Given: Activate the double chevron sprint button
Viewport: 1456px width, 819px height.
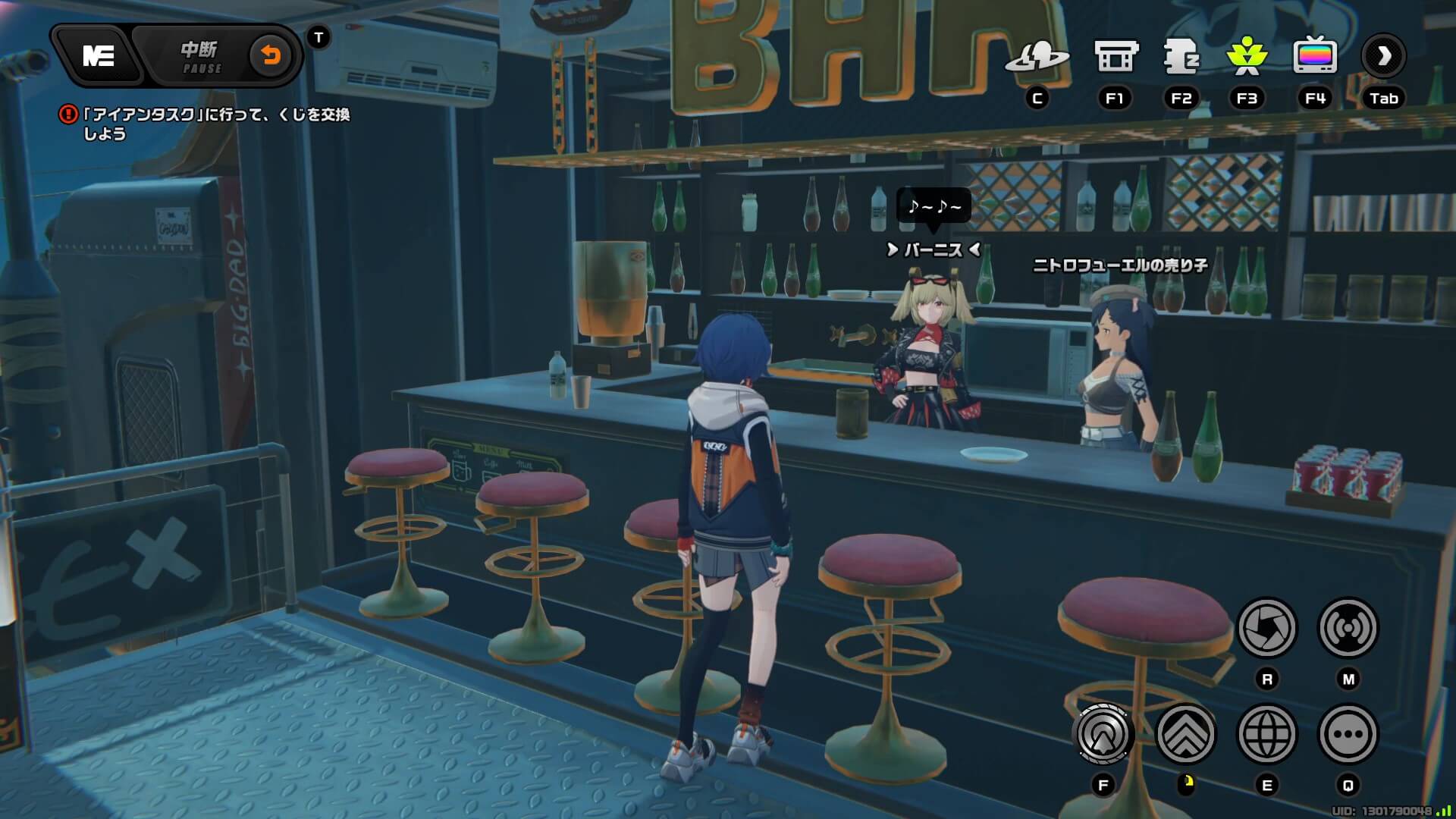Looking at the screenshot, I should (x=1185, y=734).
